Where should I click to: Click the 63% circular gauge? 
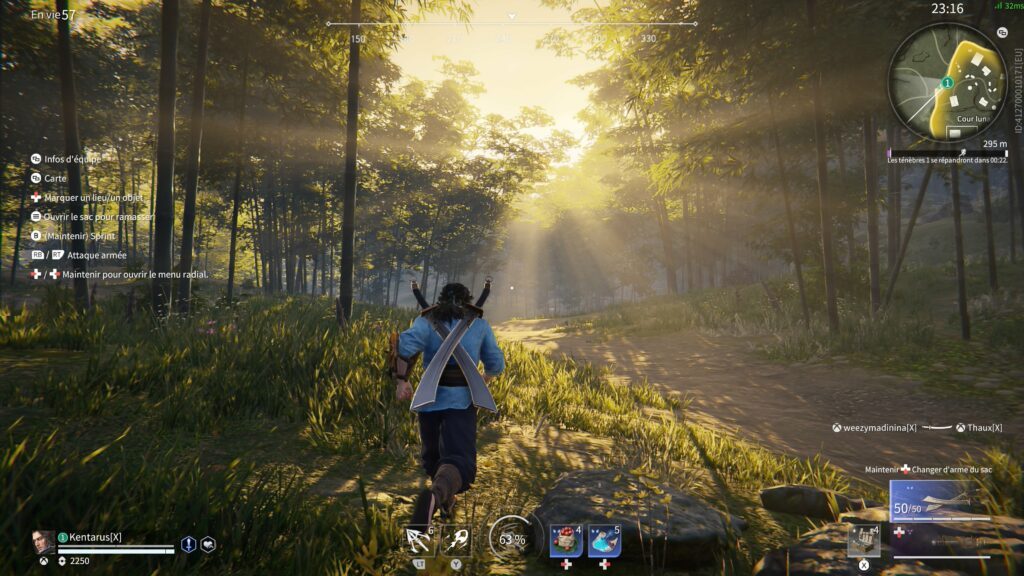[x=510, y=540]
